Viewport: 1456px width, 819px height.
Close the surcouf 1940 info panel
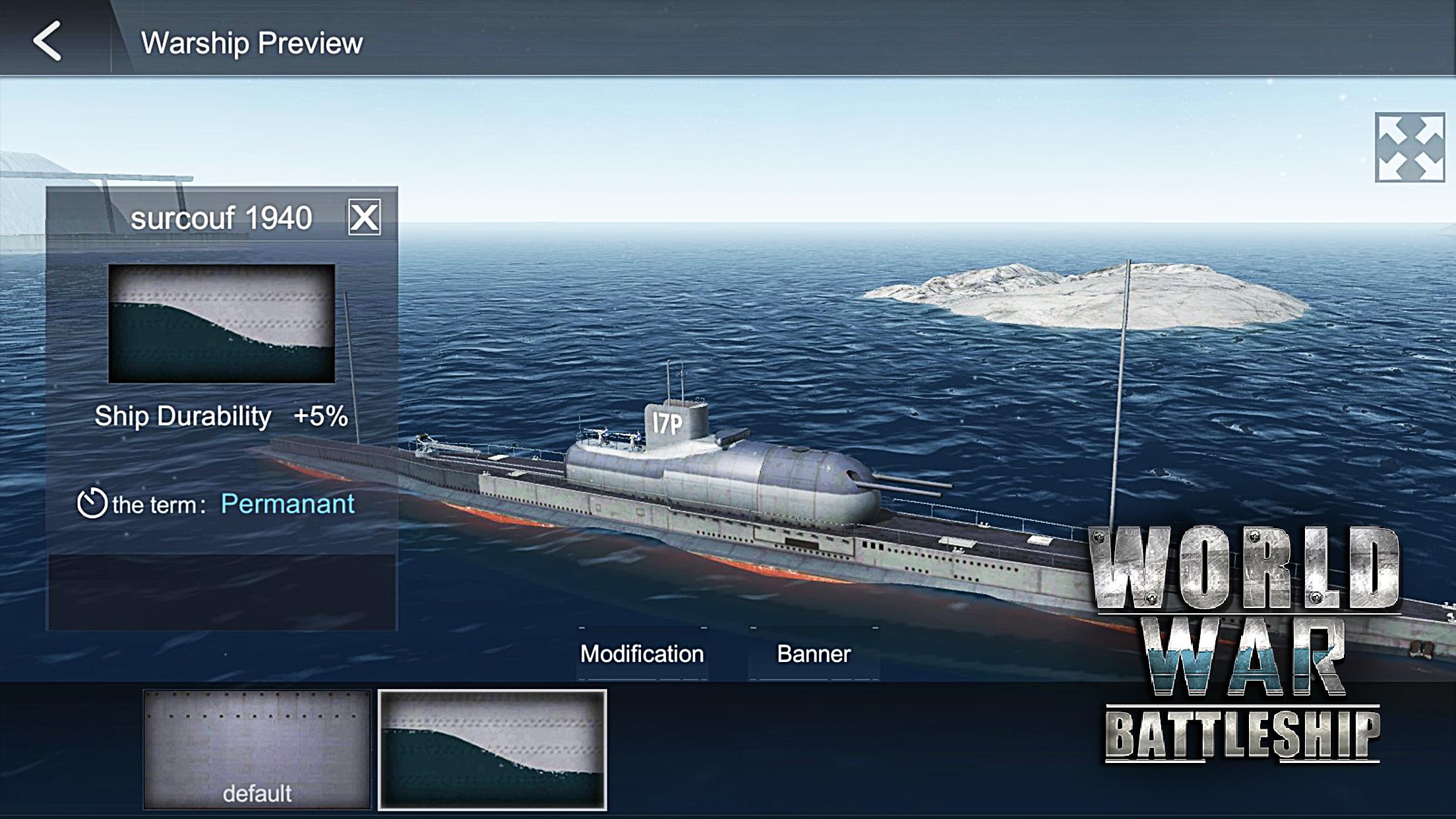click(364, 218)
